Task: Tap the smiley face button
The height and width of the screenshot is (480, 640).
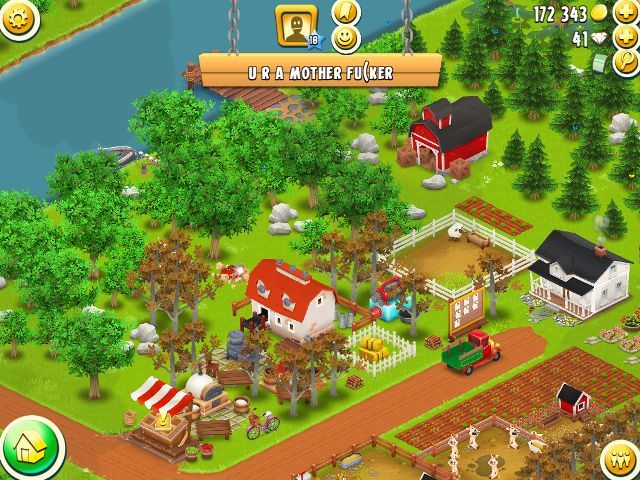Action: coord(345,39)
